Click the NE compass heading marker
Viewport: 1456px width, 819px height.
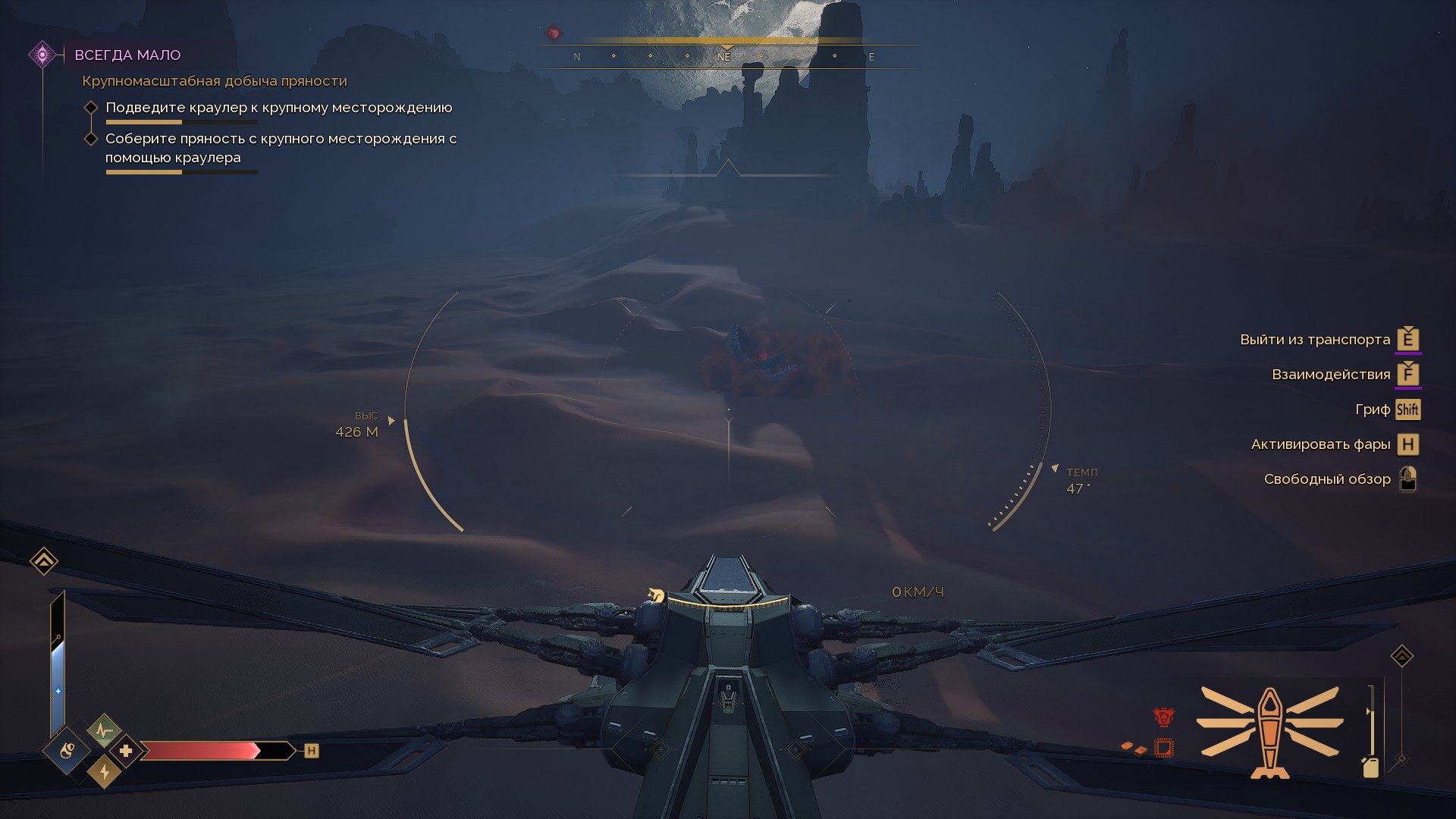[724, 57]
